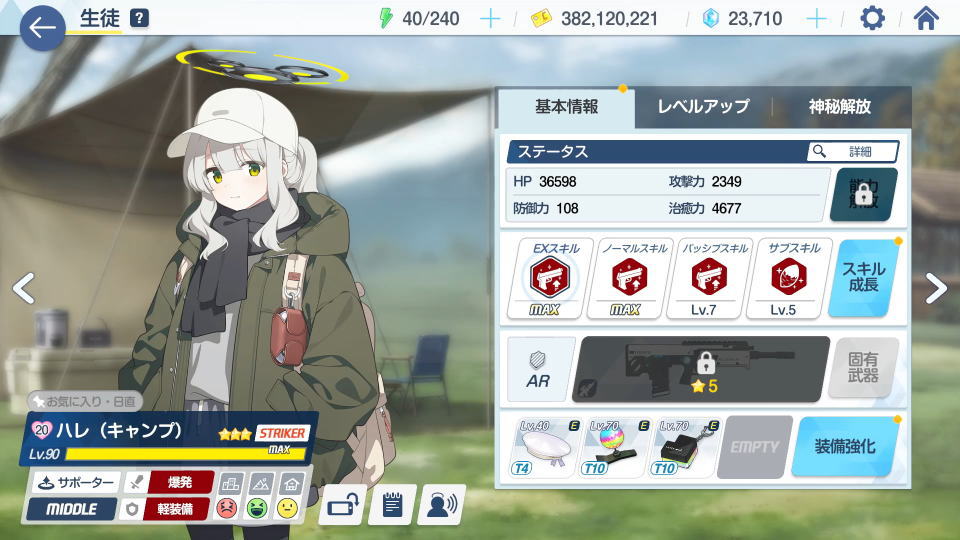Switch to the 神秘解放 tab

tap(840, 107)
